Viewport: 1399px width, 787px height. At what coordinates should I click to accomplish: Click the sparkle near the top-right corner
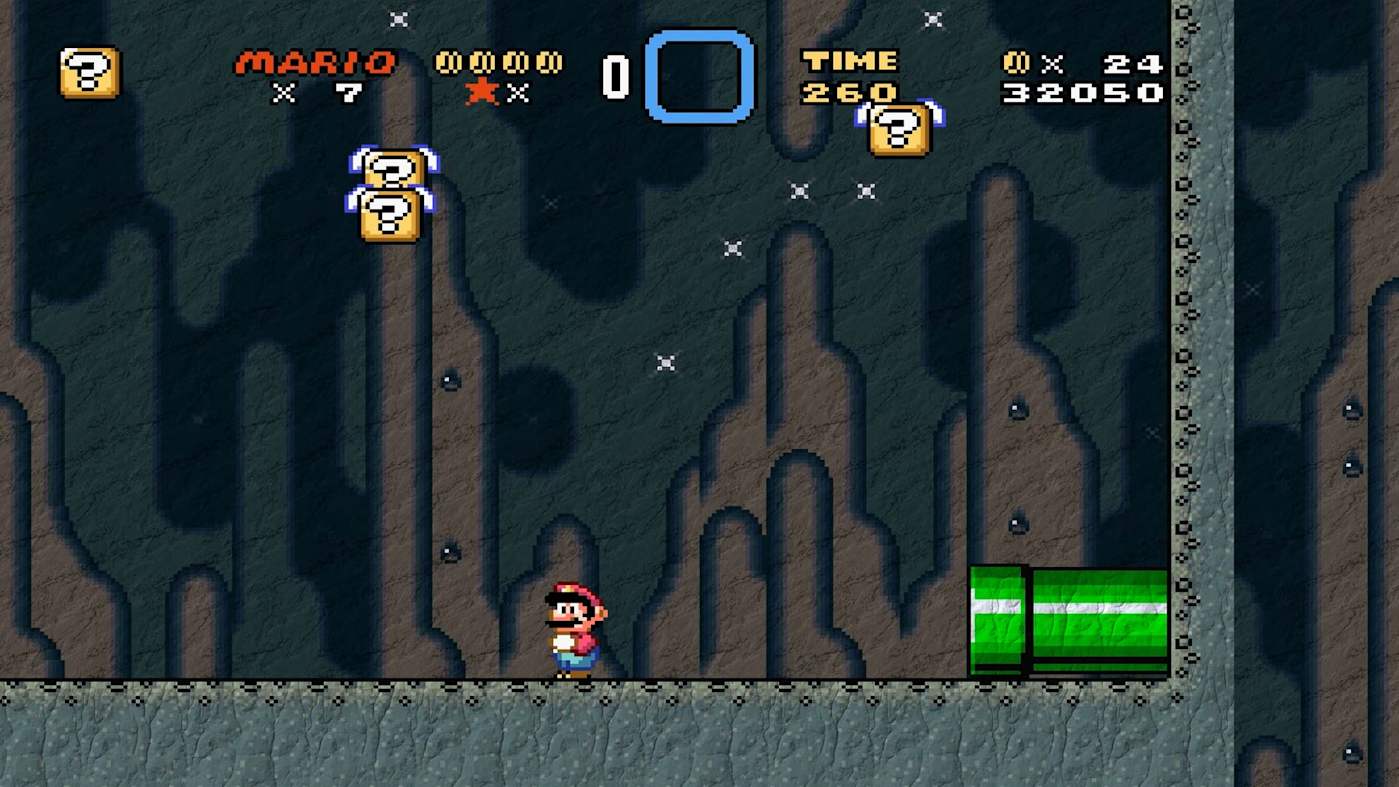coord(931,18)
